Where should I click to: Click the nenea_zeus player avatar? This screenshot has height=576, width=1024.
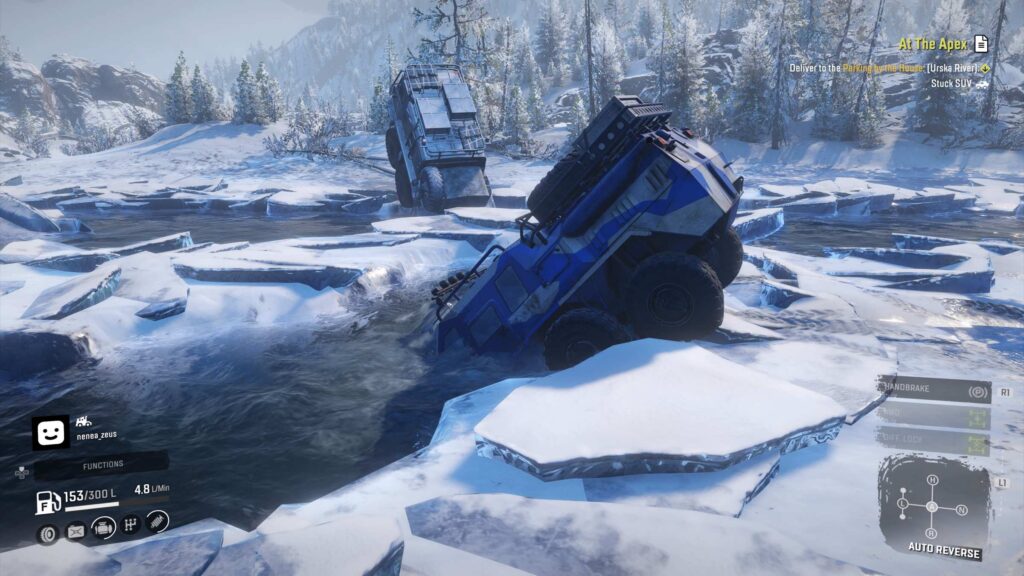click(x=50, y=433)
